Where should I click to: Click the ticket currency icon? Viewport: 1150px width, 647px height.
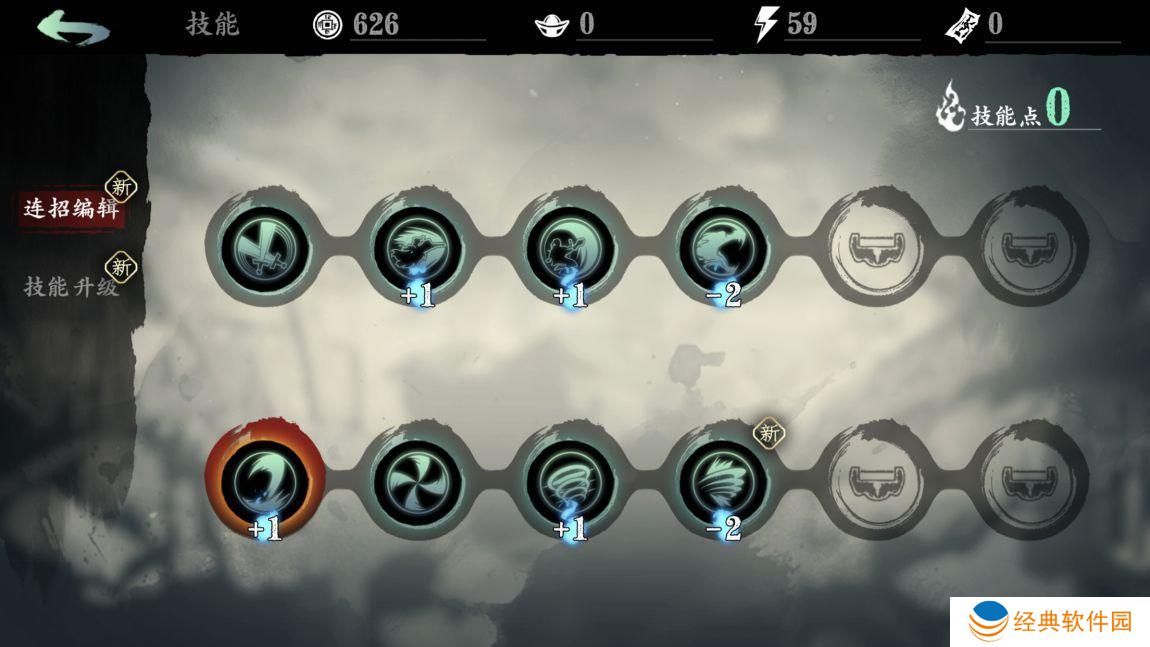tap(961, 25)
